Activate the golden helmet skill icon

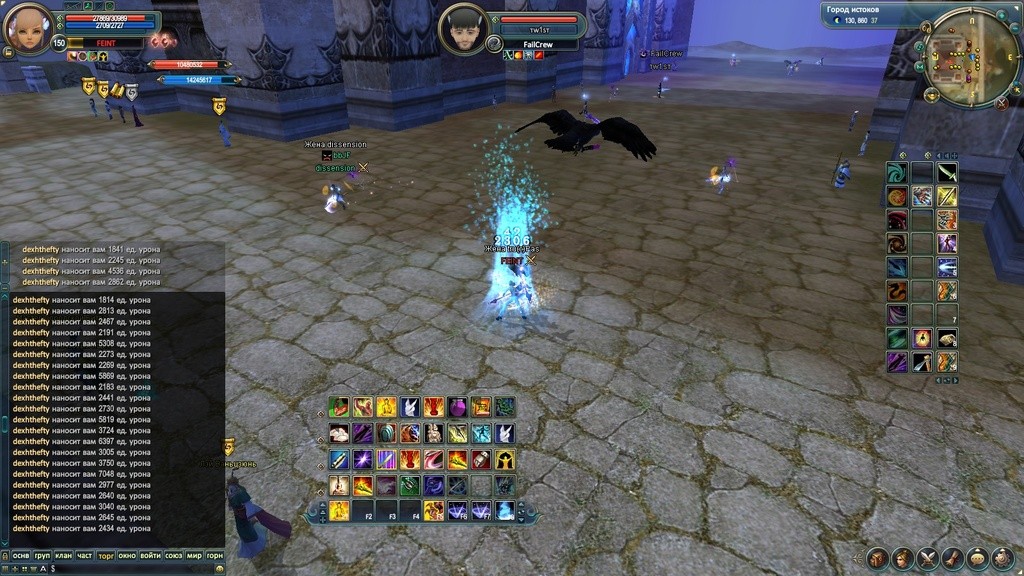(x=505, y=460)
